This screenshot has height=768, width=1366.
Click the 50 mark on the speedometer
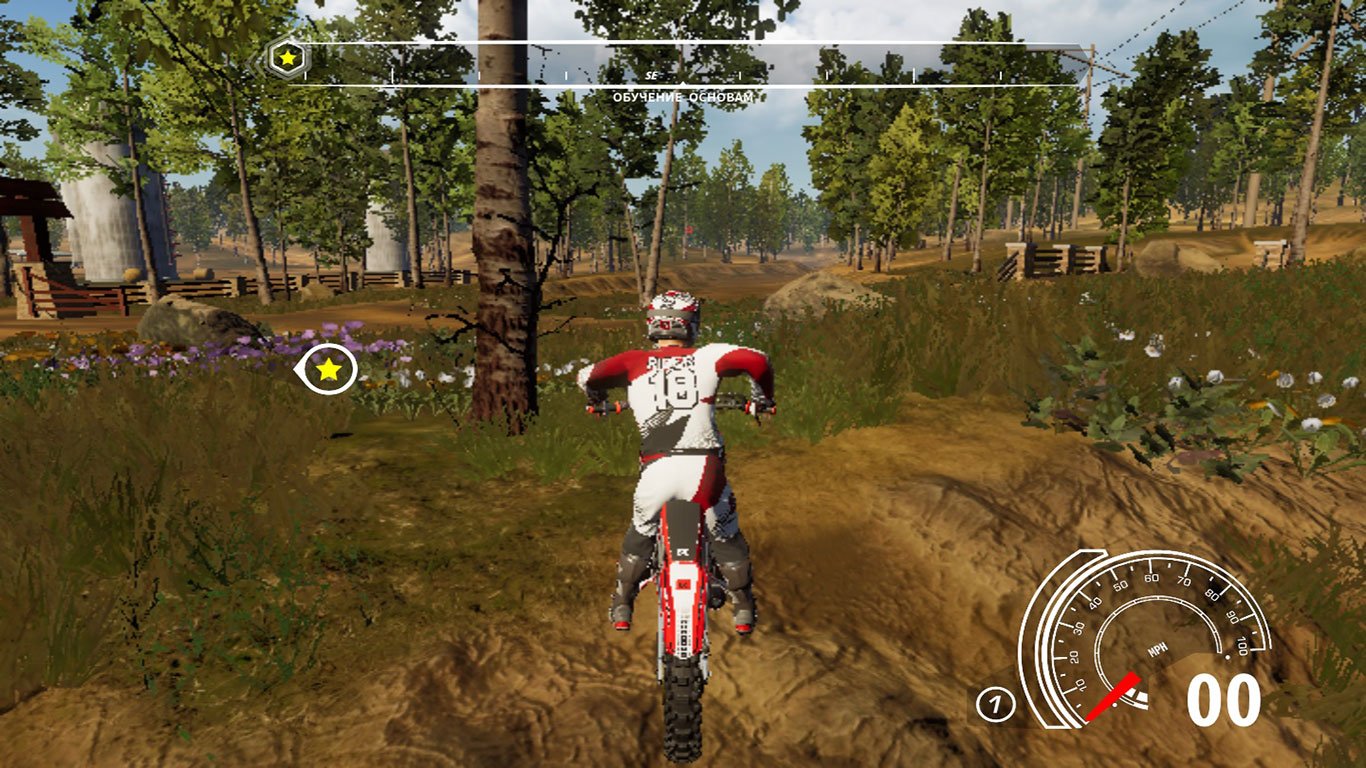[x=1121, y=584]
